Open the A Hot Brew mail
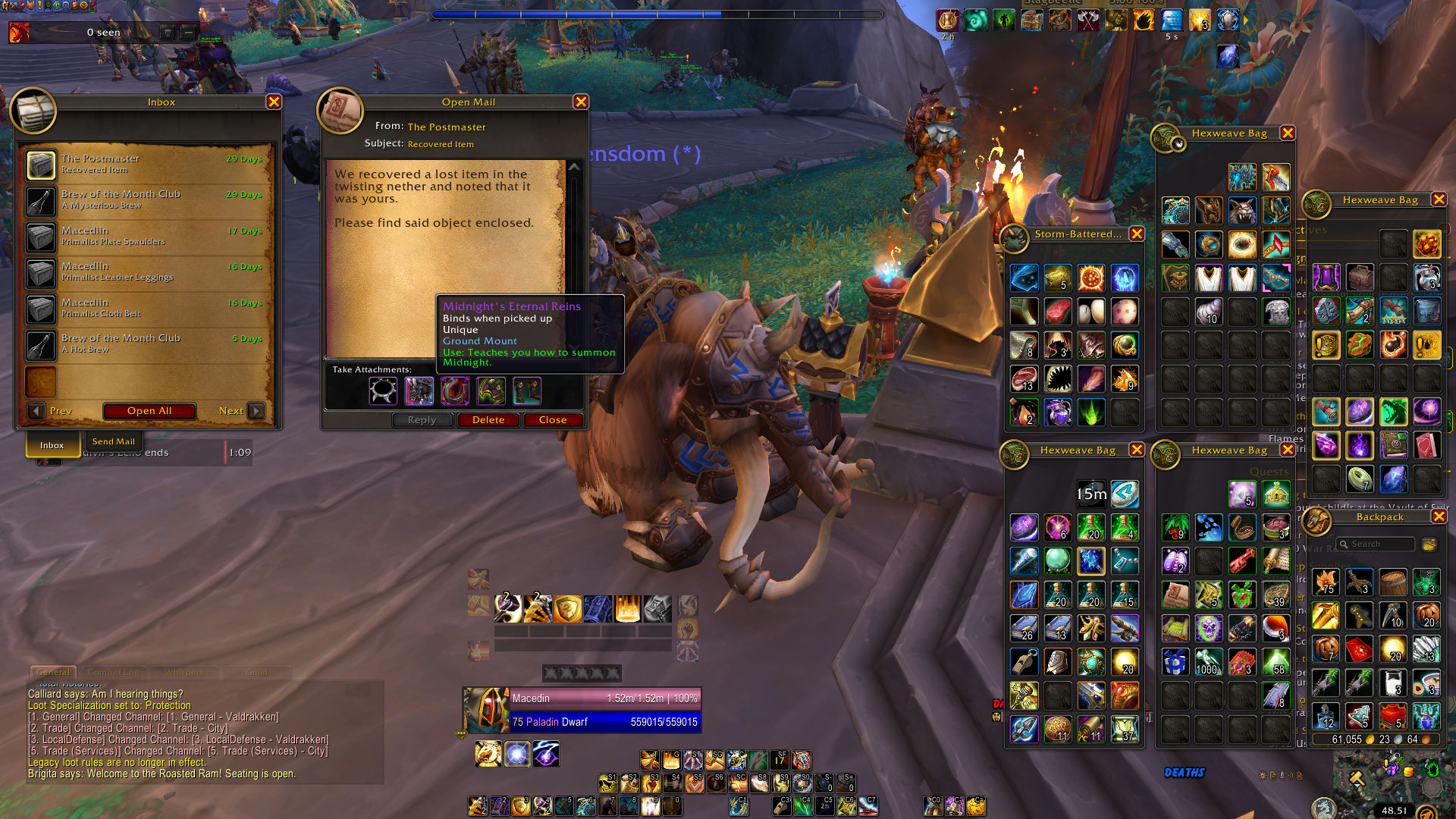The image size is (1456, 819). pyautogui.click(x=146, y=344)
